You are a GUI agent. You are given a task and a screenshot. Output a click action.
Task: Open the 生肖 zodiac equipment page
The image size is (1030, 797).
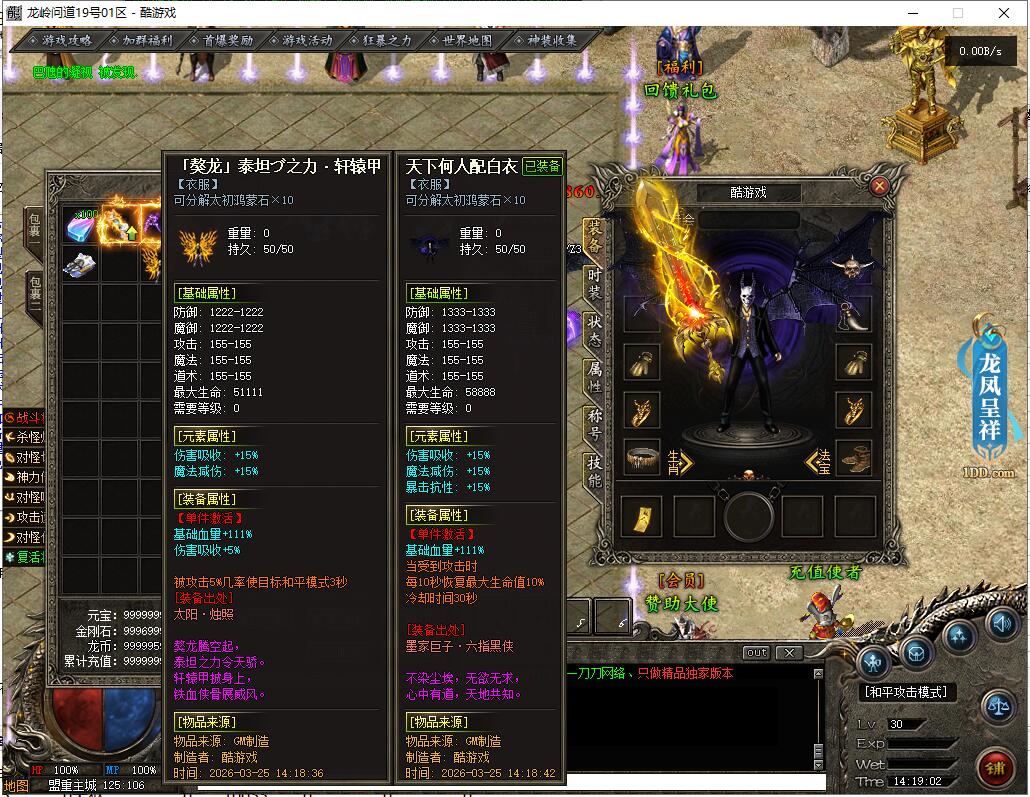pos(680,461)
